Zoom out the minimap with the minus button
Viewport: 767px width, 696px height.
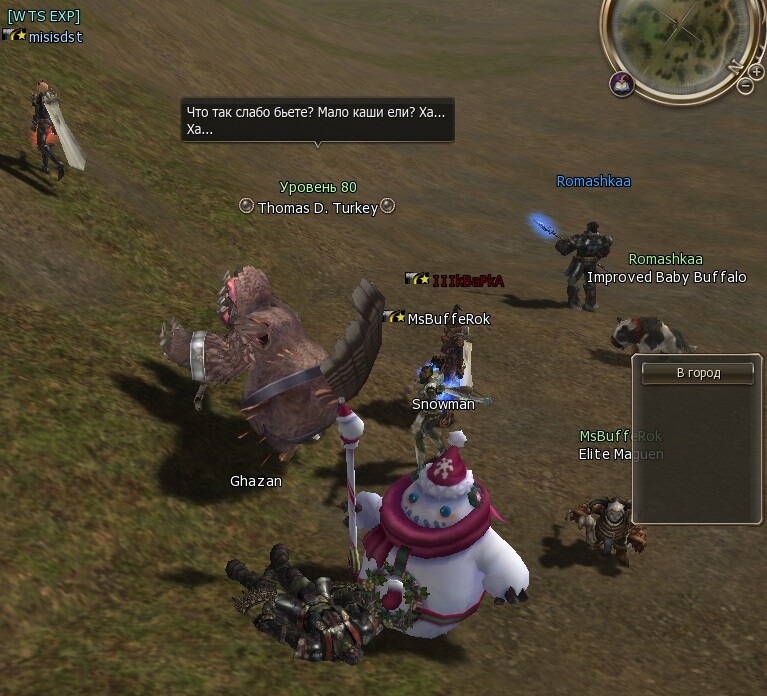pyautogui.click(x=745, y=86)
